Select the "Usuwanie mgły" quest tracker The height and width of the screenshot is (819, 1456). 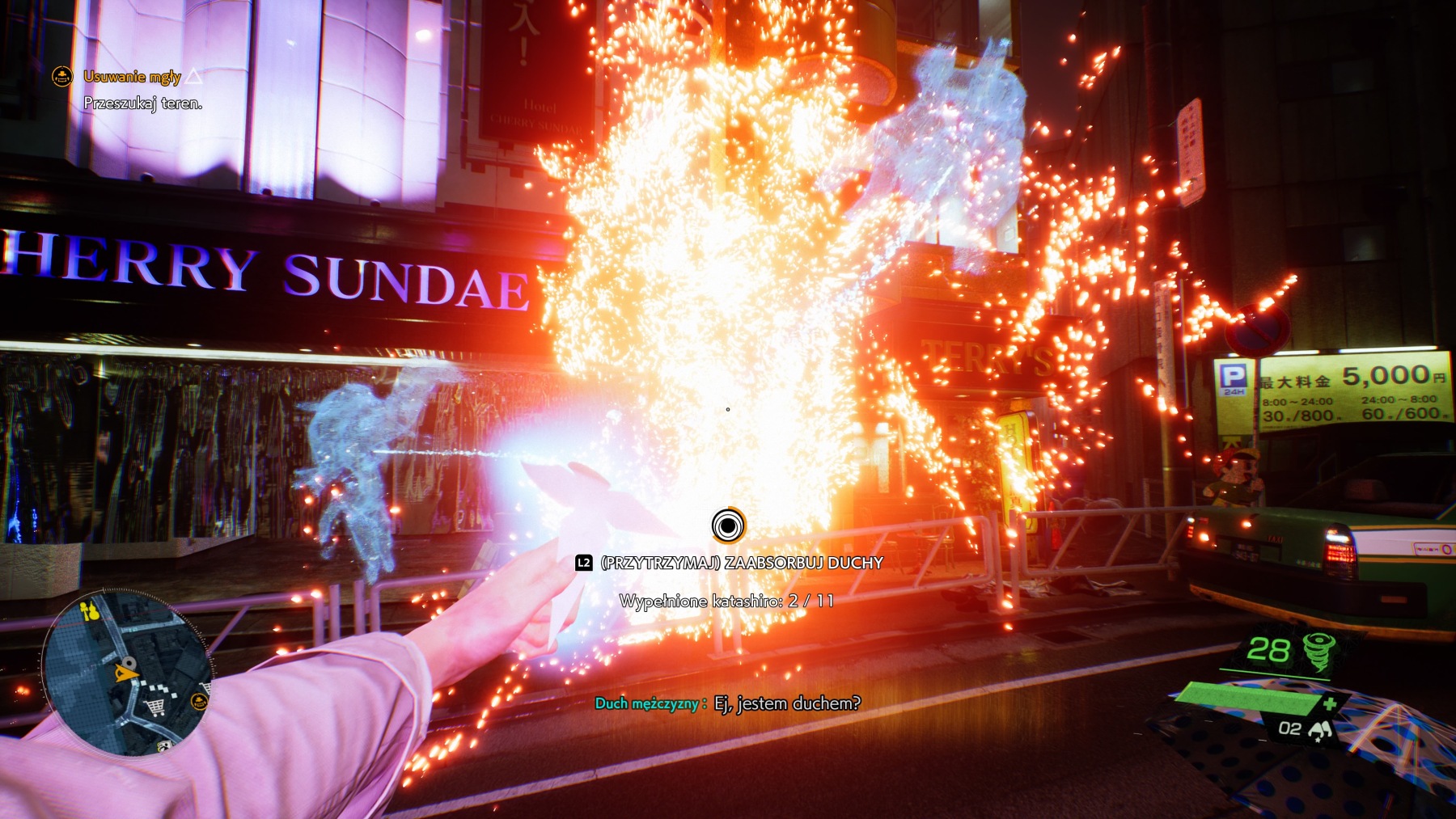coord(132,77)
